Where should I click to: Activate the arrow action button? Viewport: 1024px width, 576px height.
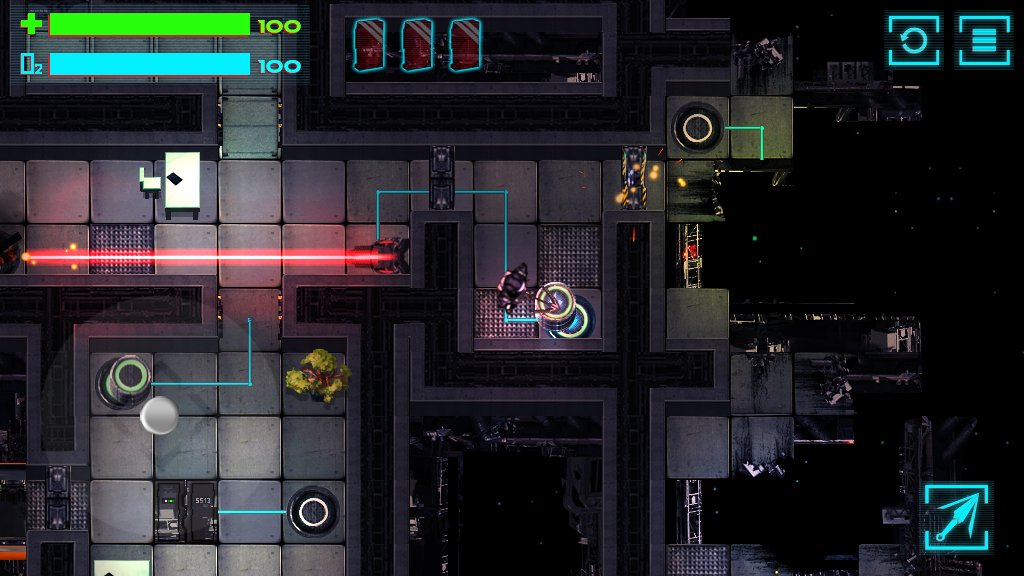click(956, 516)
